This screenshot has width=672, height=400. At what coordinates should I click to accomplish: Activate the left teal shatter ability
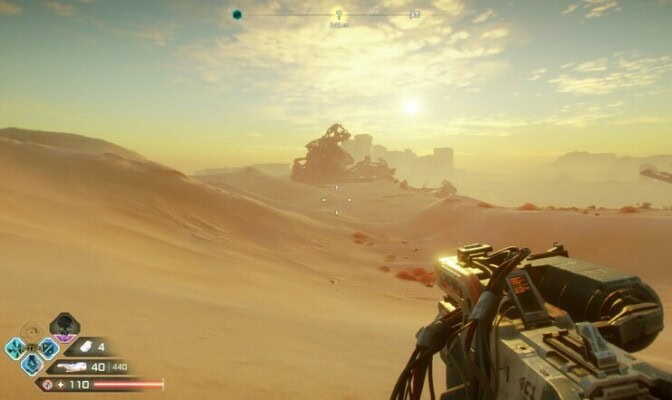point(15,348)
